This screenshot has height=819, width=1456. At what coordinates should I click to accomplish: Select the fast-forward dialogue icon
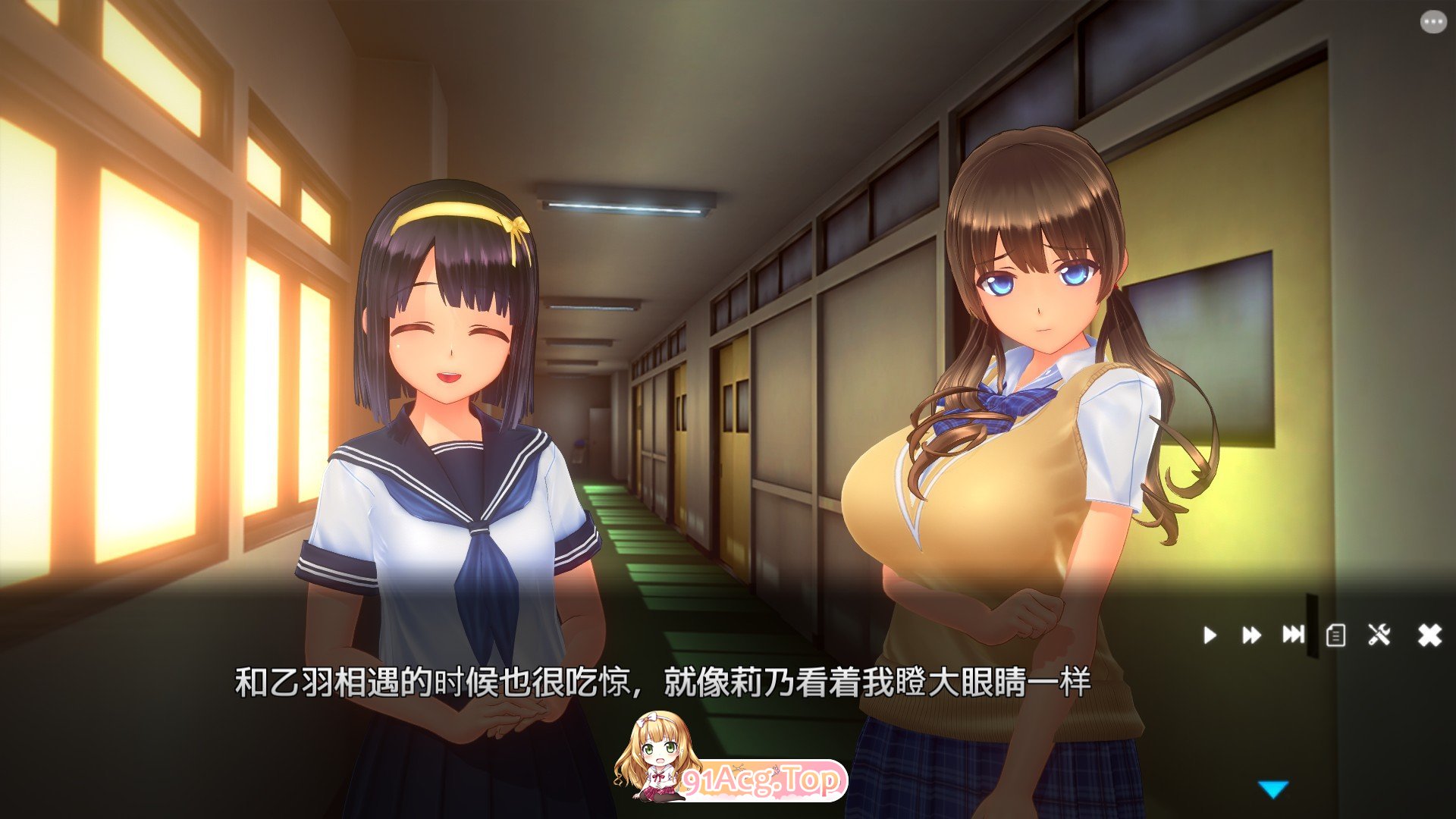coord(1252,635)
